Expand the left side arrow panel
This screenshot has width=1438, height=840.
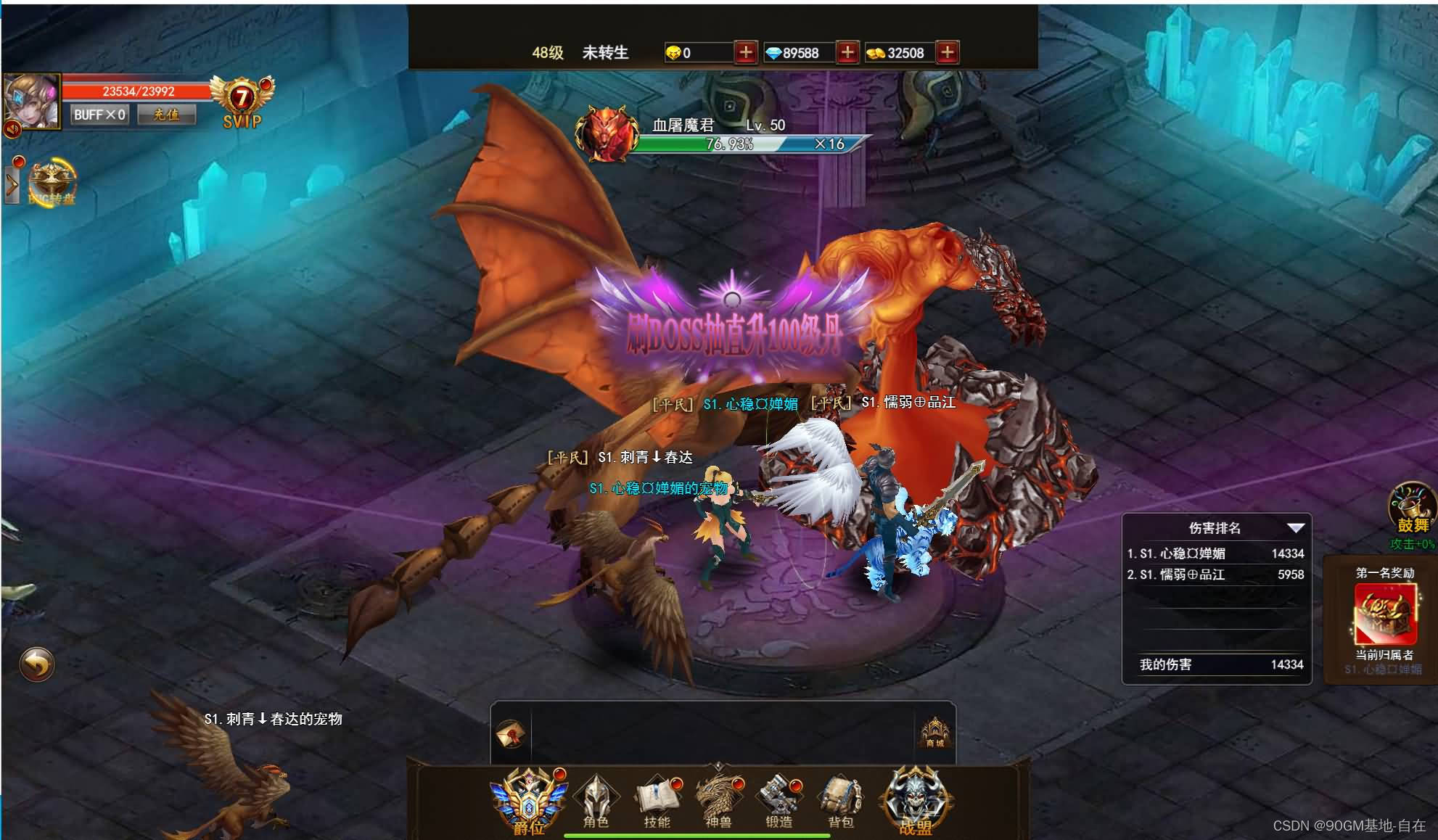[x=12, y=184]
